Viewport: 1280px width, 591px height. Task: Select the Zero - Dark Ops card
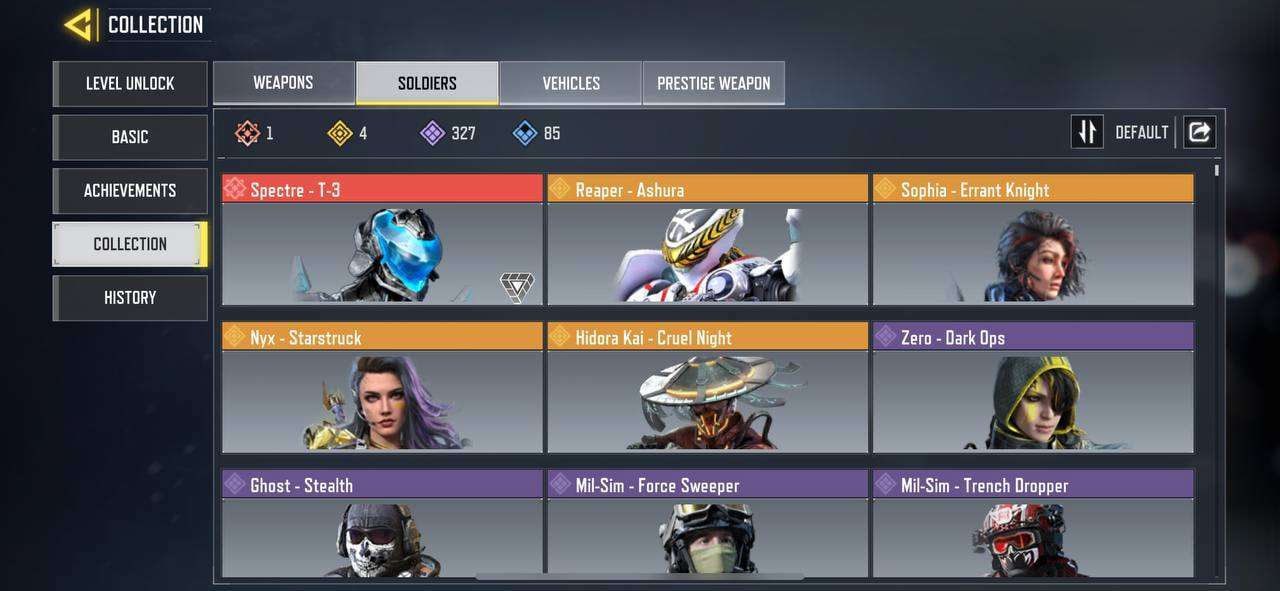click(x=1033, y=388)
